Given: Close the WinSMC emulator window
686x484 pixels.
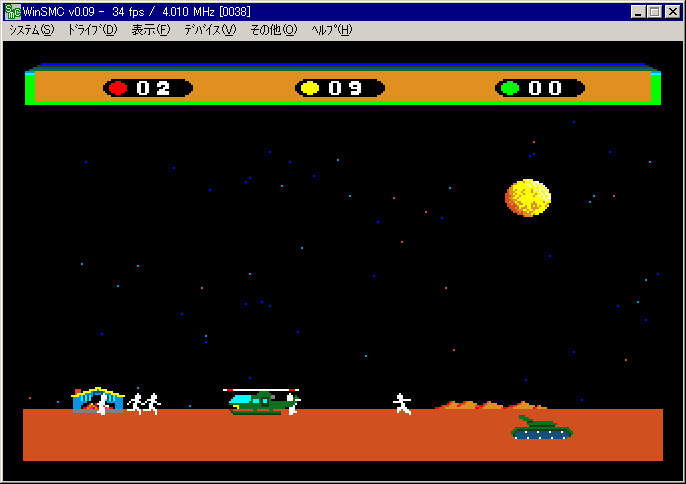Looking at the screenshot, I should click(673, 12).
